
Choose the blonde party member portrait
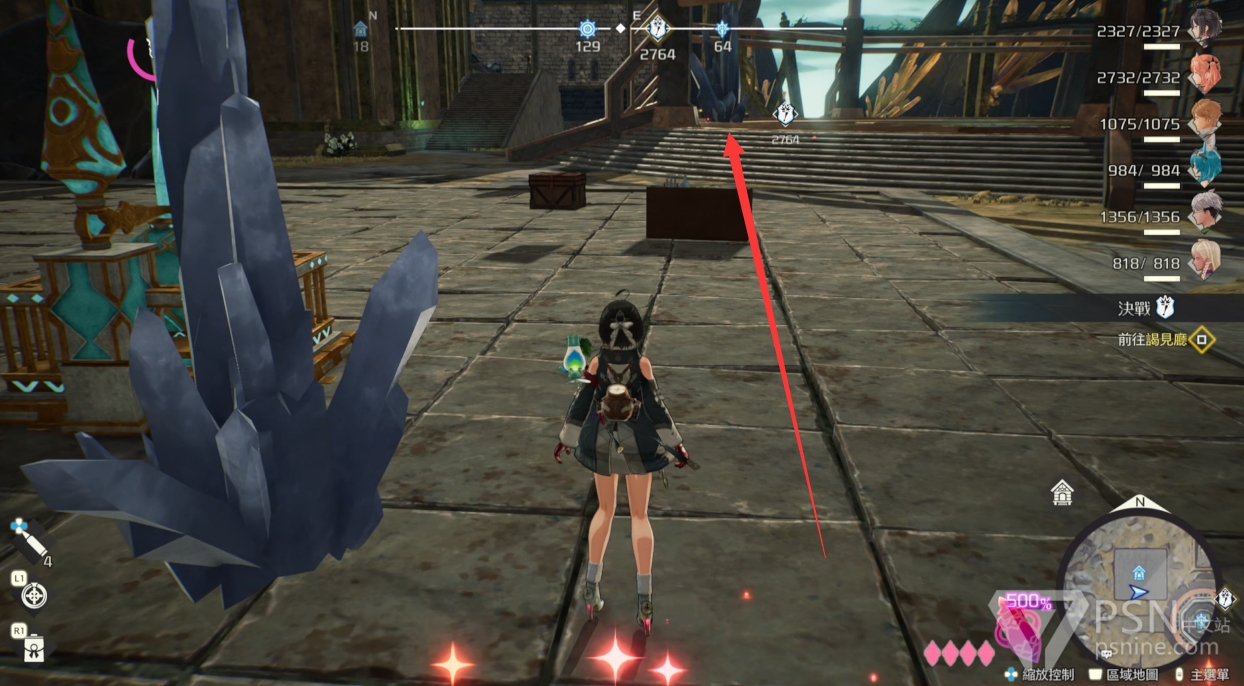[1204, 258]
